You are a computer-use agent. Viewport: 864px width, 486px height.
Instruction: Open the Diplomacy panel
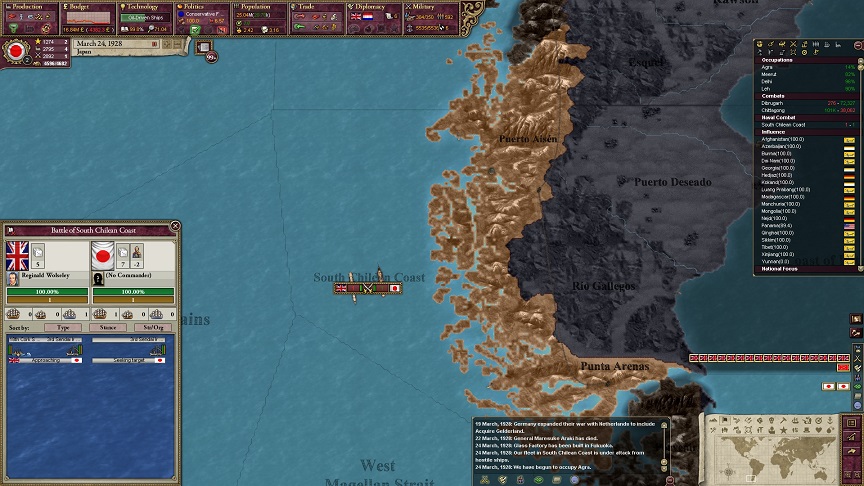pyautogui.click(x=376, y=7)
